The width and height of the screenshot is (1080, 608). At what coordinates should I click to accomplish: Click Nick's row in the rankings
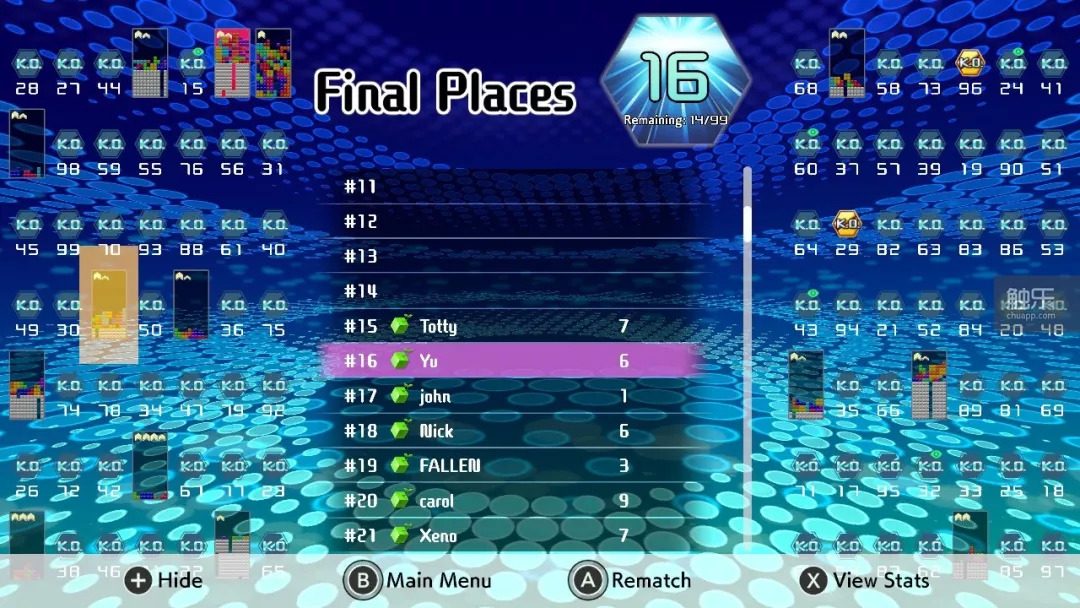[x=510, y=431]
